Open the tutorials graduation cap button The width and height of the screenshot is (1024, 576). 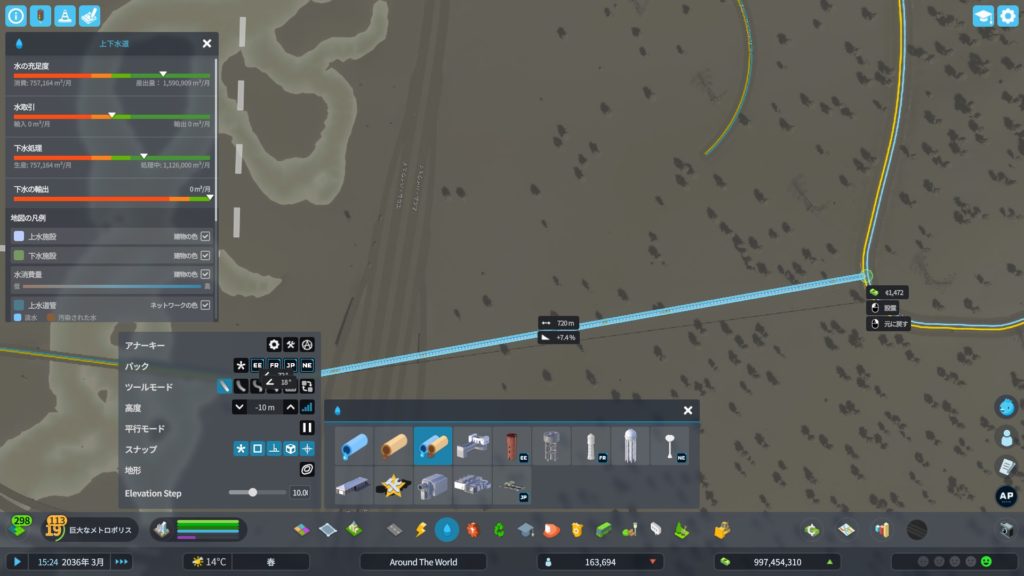click(982, 16)
